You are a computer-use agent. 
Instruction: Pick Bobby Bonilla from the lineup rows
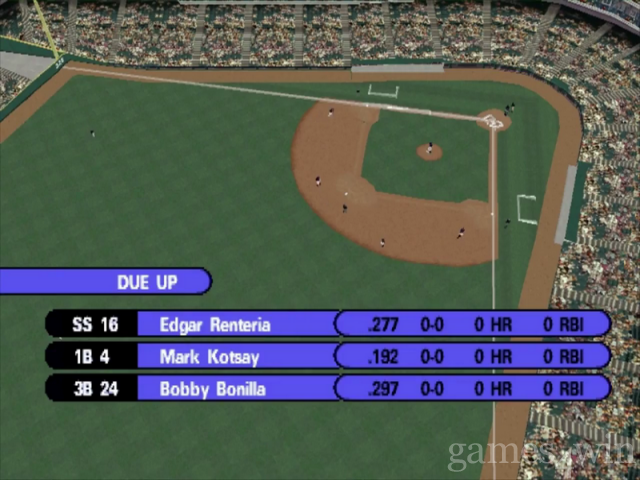pos(212,389)
